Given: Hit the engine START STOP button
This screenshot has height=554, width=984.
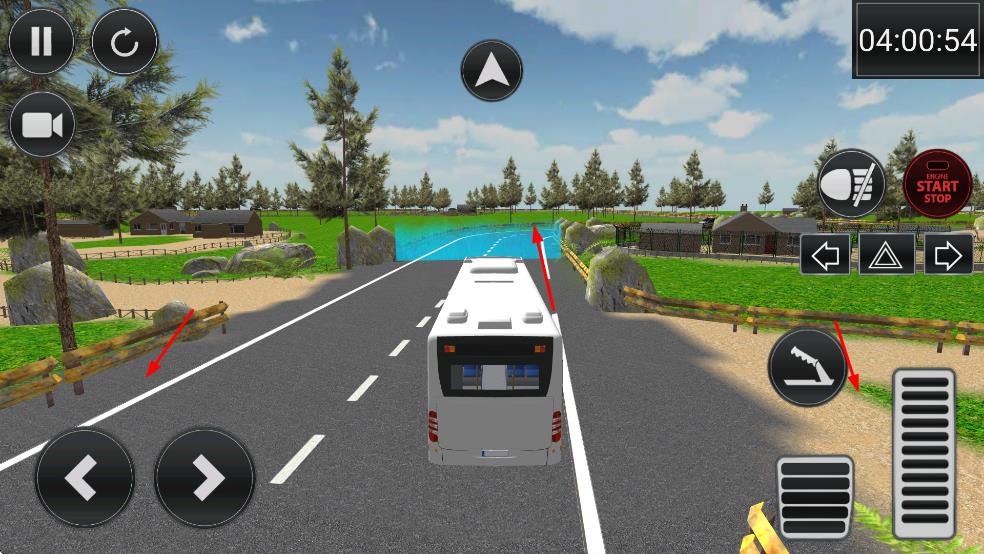Looking at the screenshot, I should [x=937, y=184].
